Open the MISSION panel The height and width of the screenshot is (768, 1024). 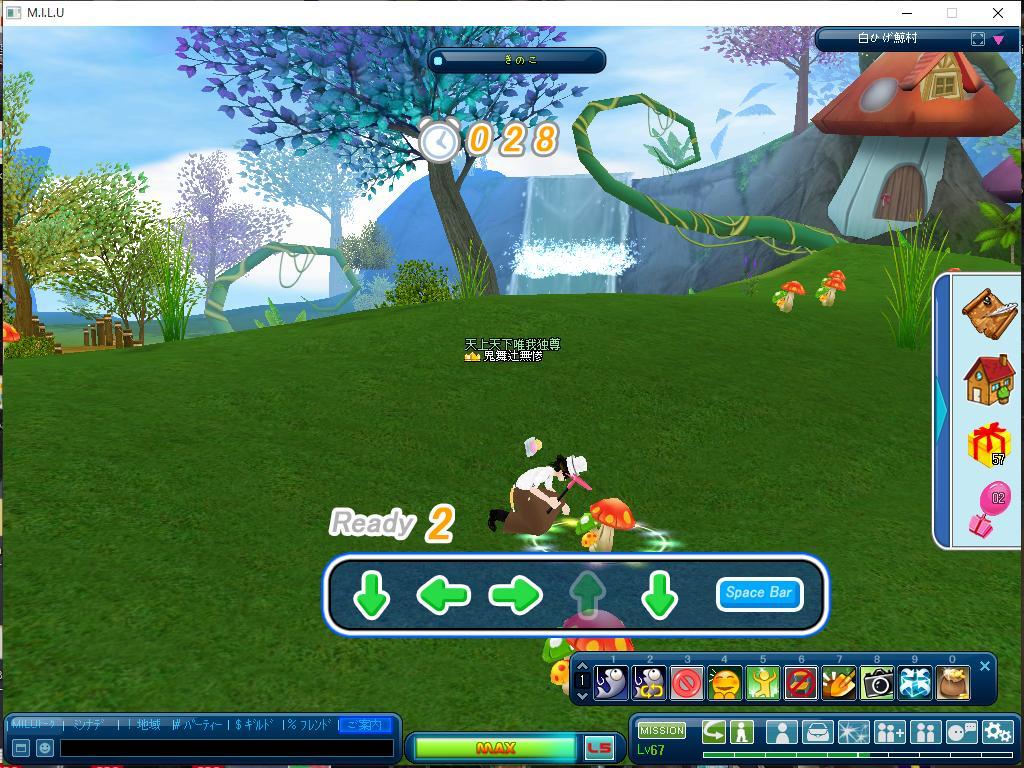pyautogui.click(x=662, y=730)
